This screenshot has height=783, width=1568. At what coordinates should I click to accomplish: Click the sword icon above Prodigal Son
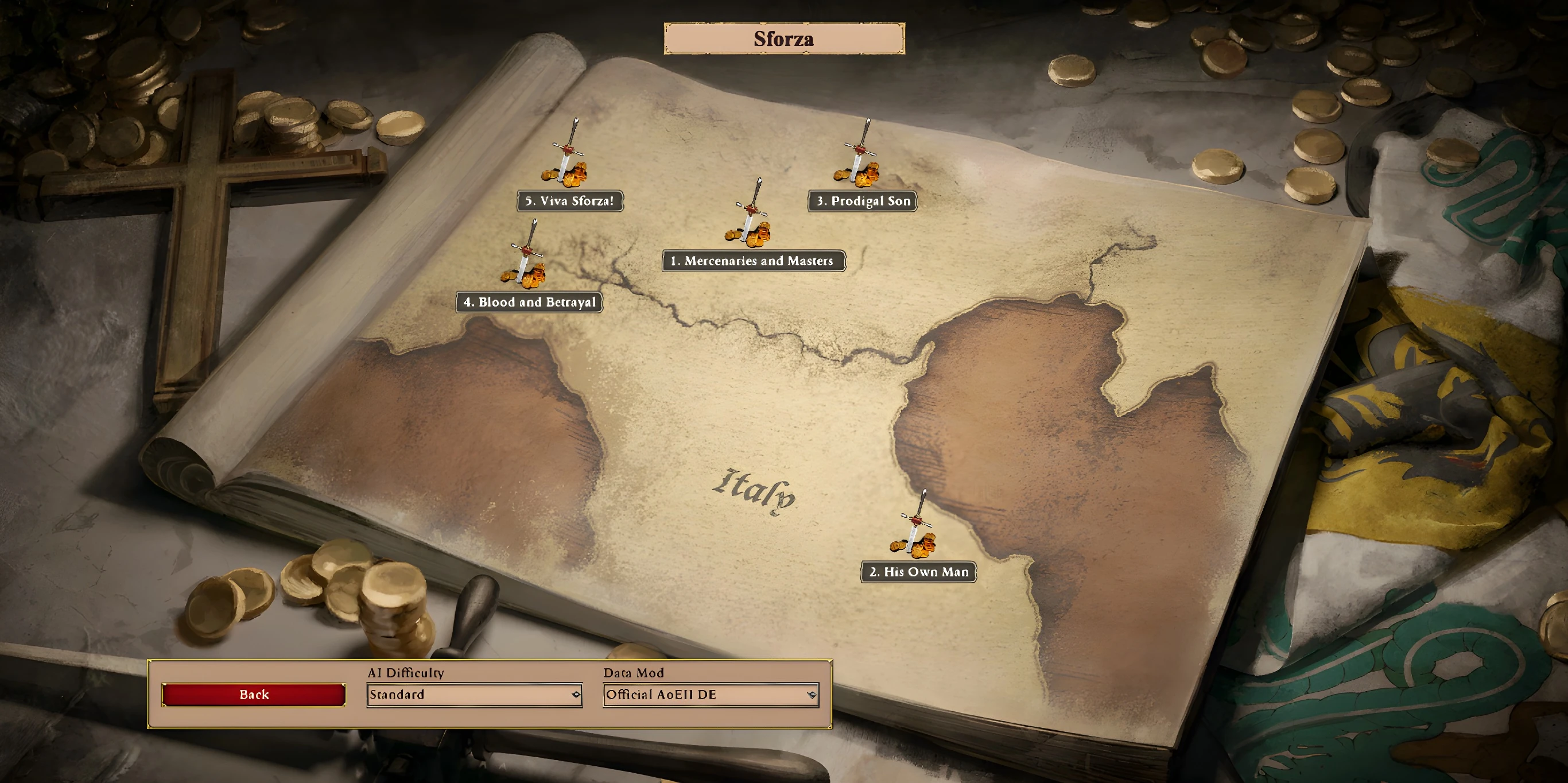[x=858, y=157]
